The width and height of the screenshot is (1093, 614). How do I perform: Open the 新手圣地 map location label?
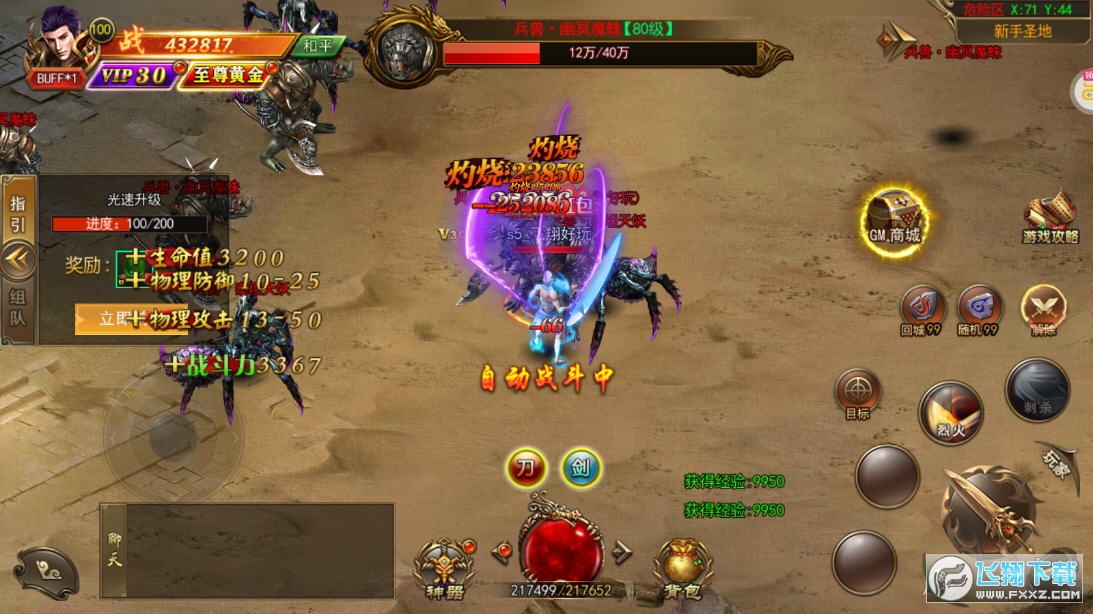tap(1022, 31)
